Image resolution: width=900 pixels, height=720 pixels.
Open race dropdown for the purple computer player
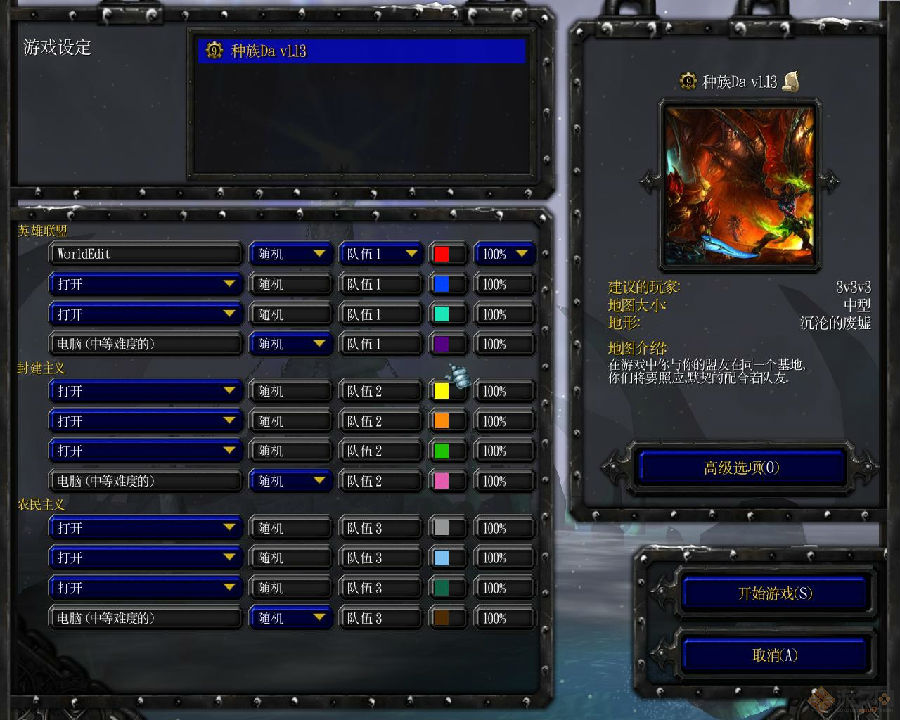290,344
